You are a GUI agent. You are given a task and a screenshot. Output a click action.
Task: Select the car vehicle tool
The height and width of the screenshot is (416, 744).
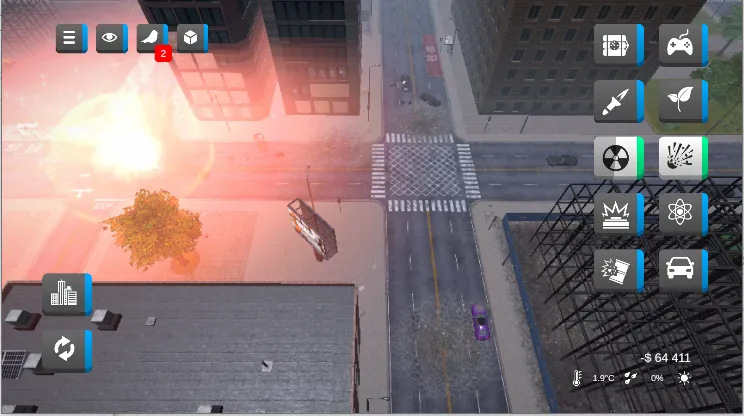click(x=682, y=269)
